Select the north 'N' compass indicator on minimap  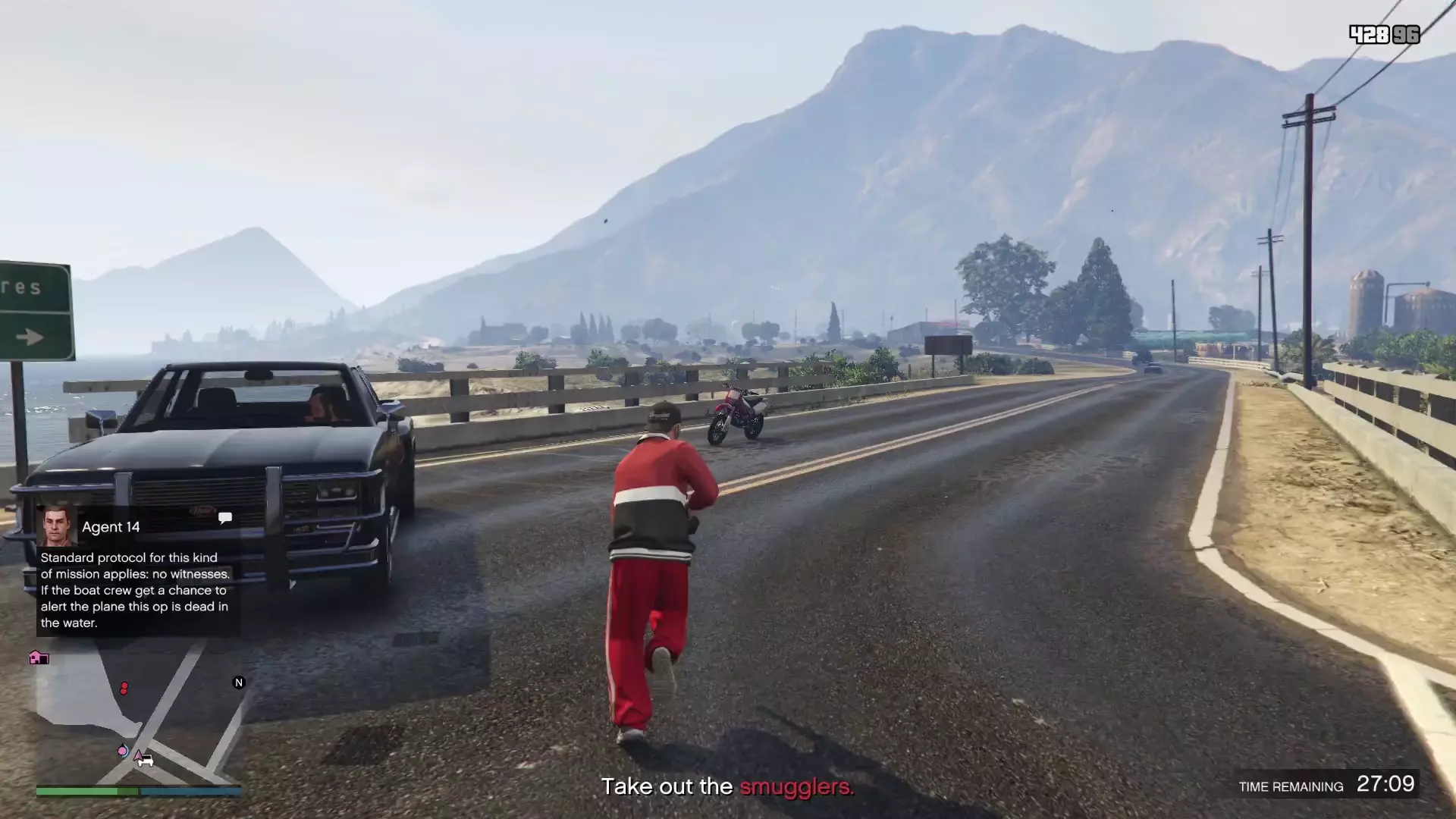[238, 682]
